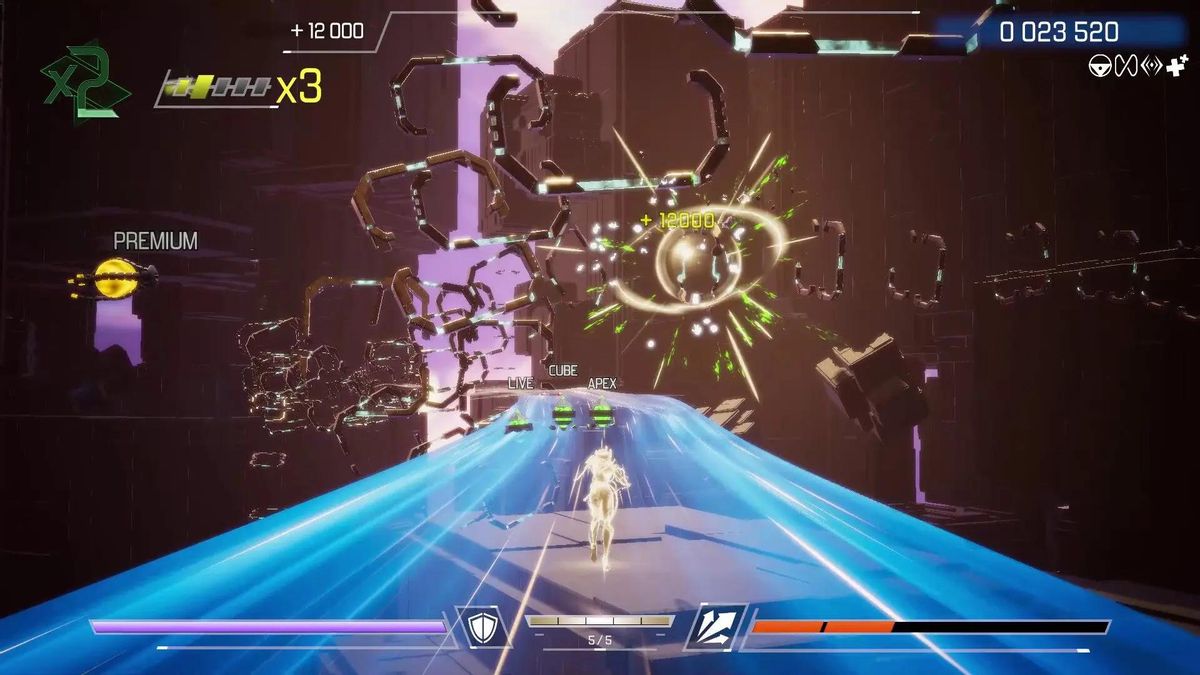Trigger the triple-arrow attack ability icon
Screen dimensions: 1200x675
[716, 627]
